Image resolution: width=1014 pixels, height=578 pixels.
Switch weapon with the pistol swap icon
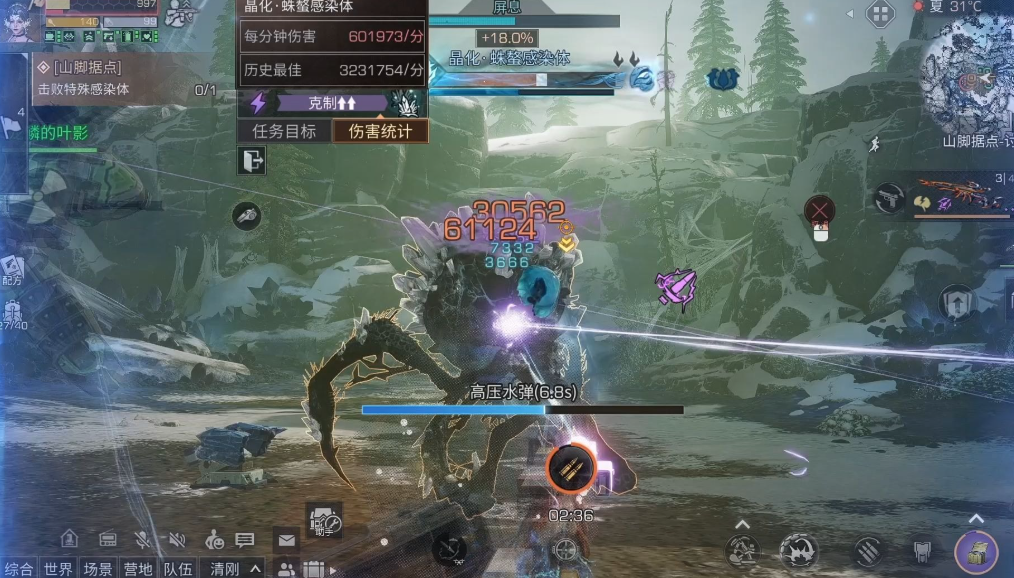click(x=888, y=198)
